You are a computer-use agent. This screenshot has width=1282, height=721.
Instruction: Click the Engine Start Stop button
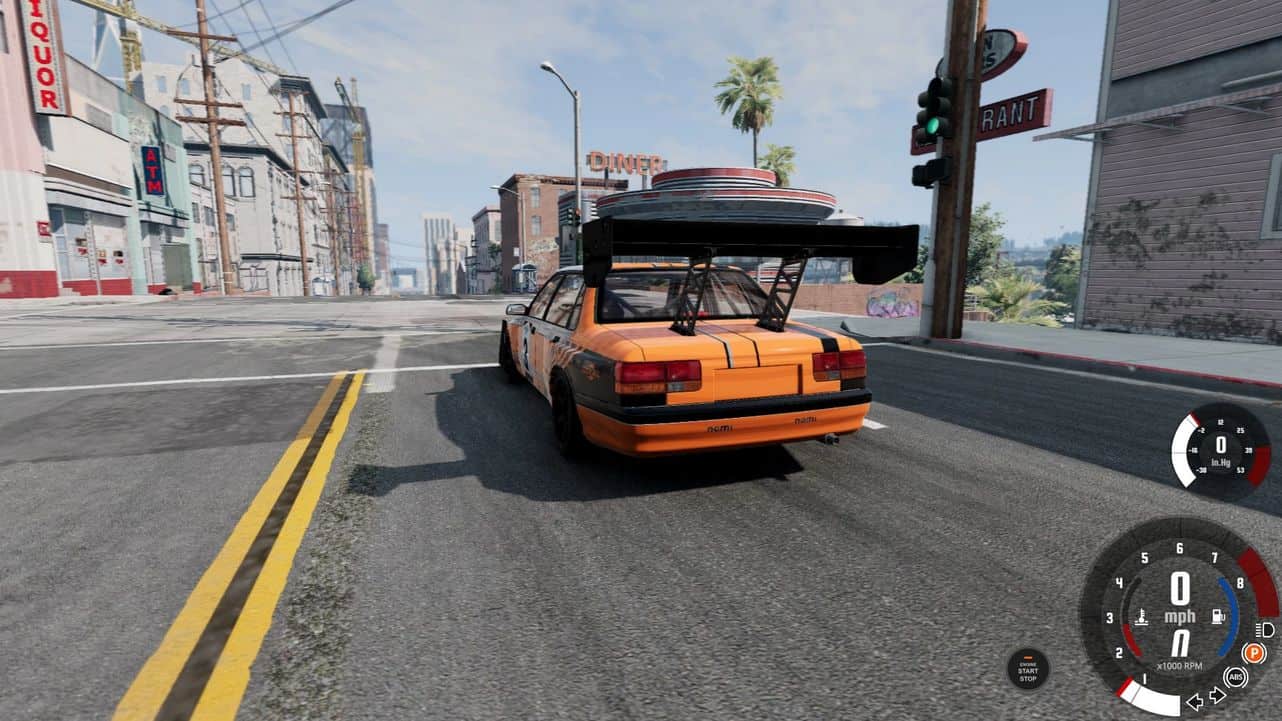click(1027, 669)
